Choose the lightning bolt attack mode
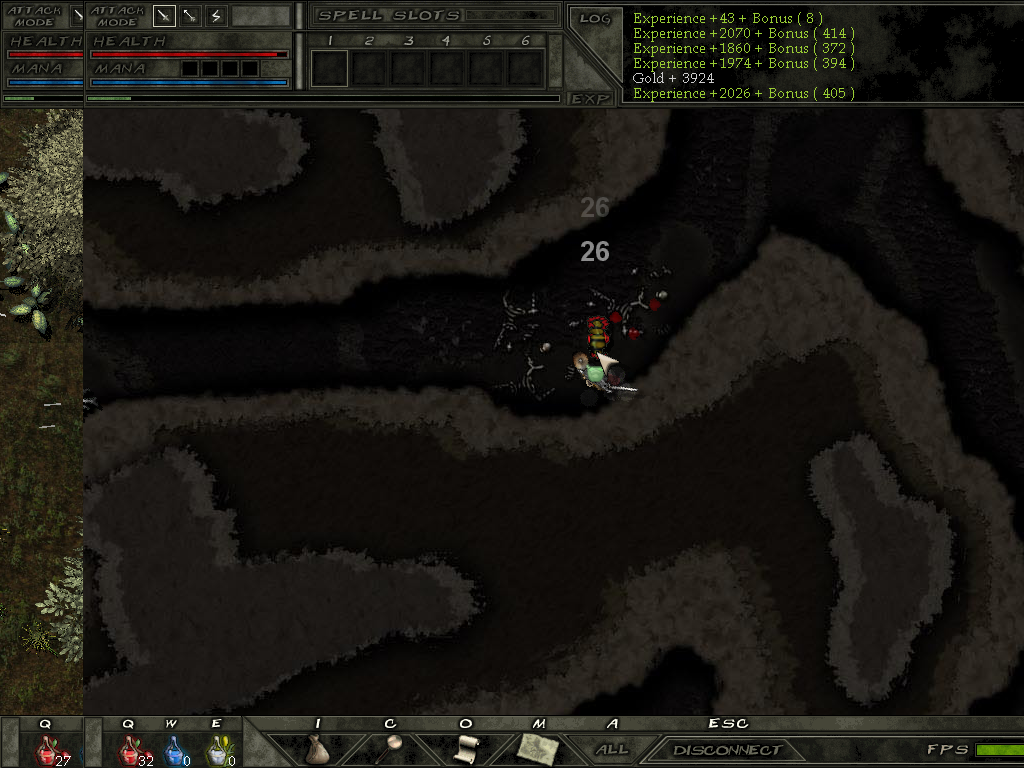1024x768 pixels. (216, 16)
